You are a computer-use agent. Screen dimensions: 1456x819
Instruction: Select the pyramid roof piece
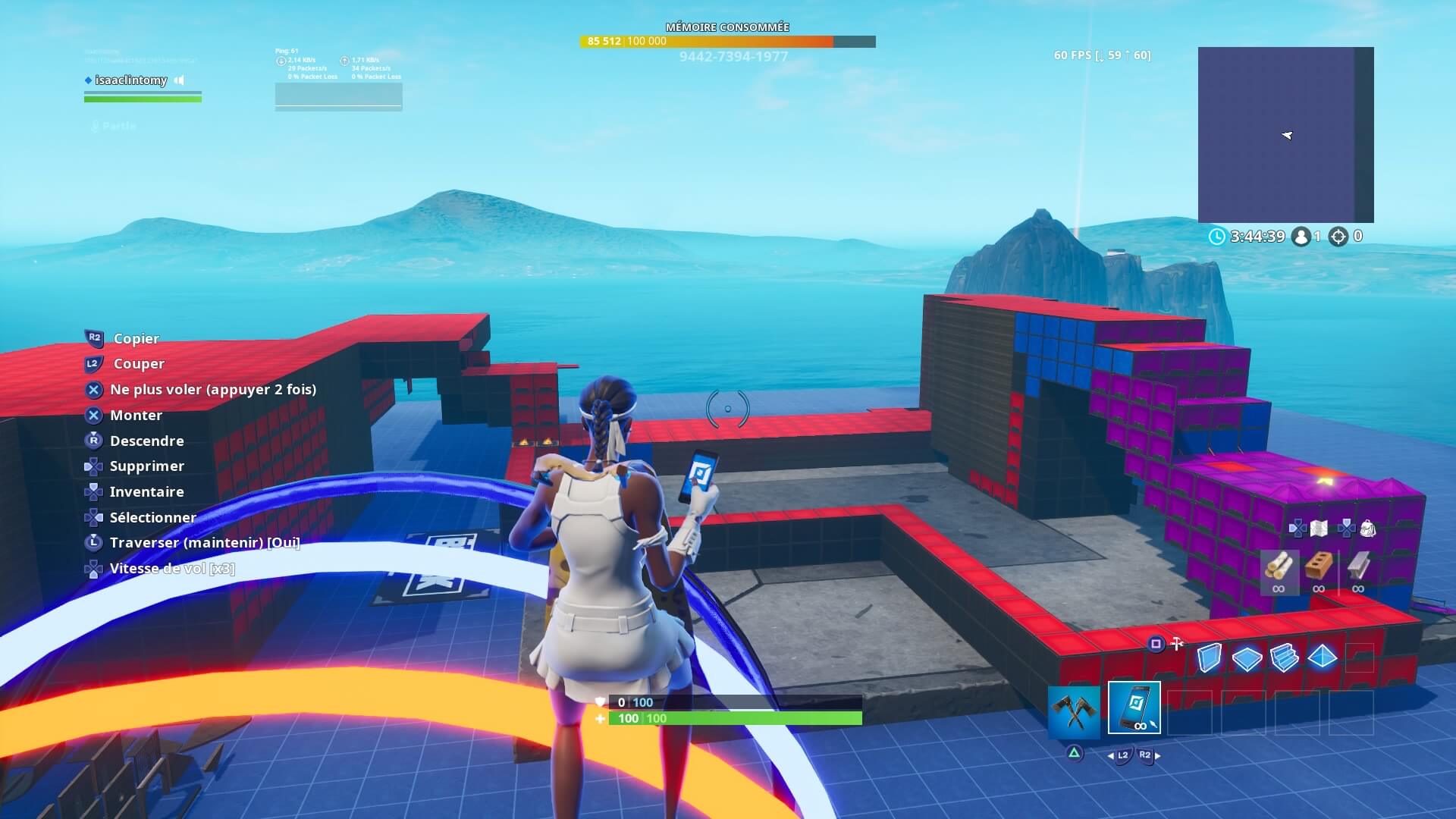click(x=1323, y=657)
